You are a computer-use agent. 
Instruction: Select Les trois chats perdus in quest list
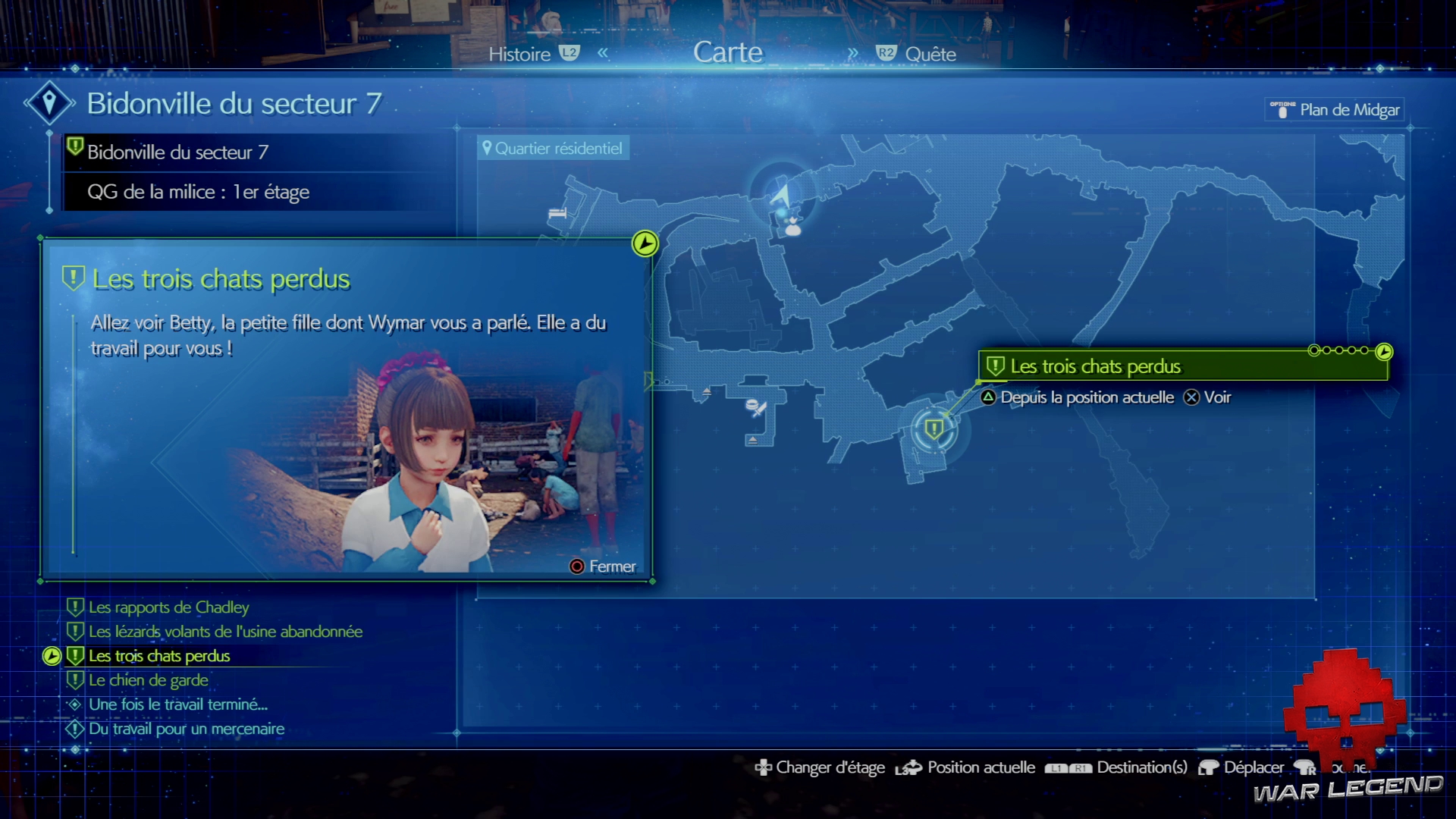click(x=158, y=656)
